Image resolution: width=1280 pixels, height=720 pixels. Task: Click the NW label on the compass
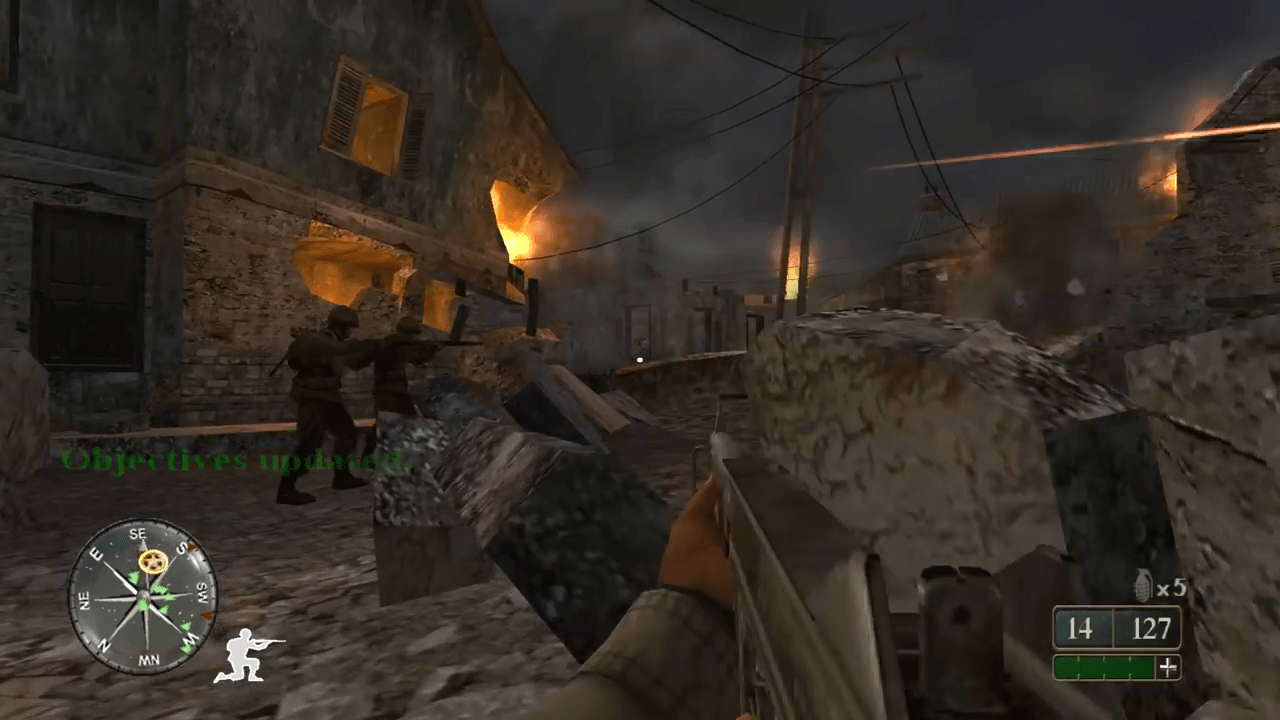(149, 658)
